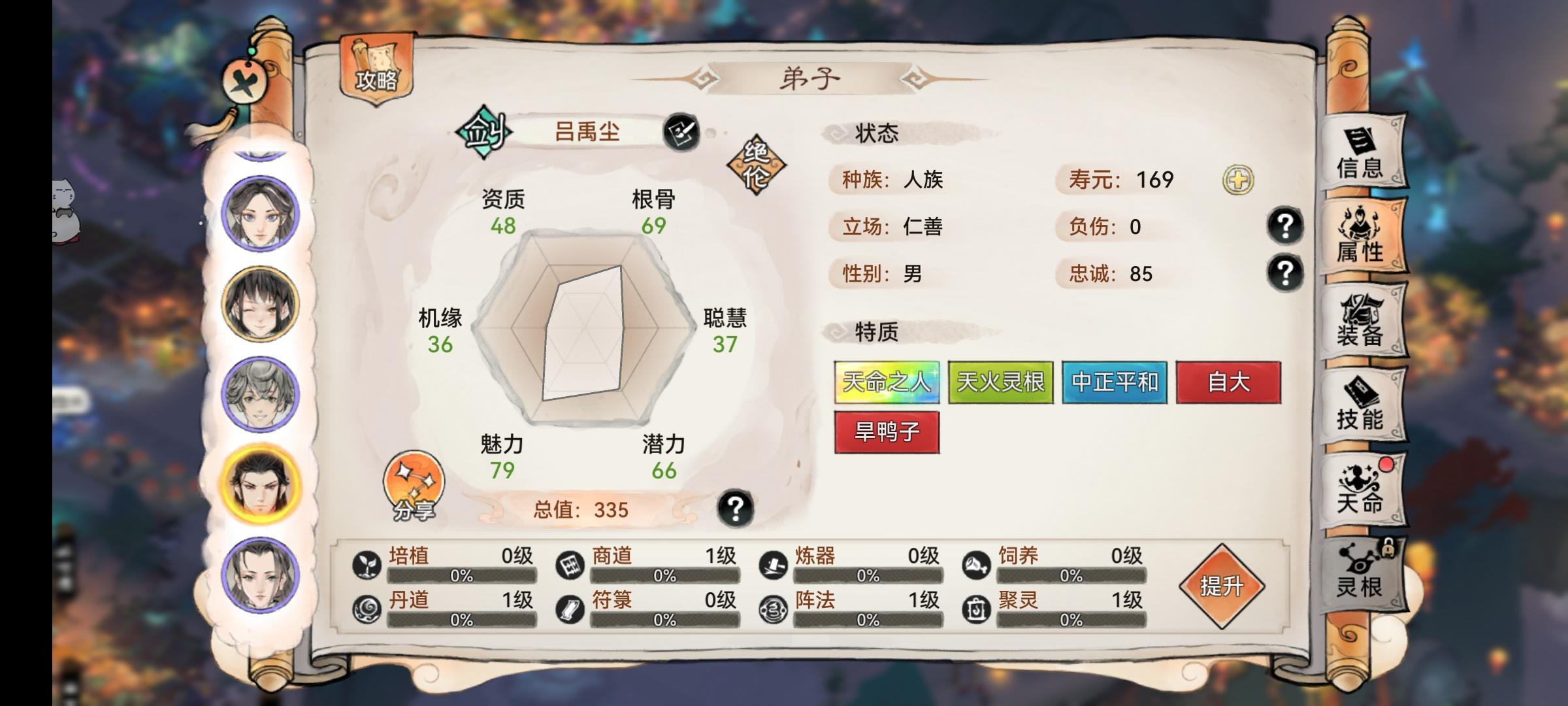
Task: Open the 攻略 guide button
Action: pyautogui.click(x=374, y=66)
